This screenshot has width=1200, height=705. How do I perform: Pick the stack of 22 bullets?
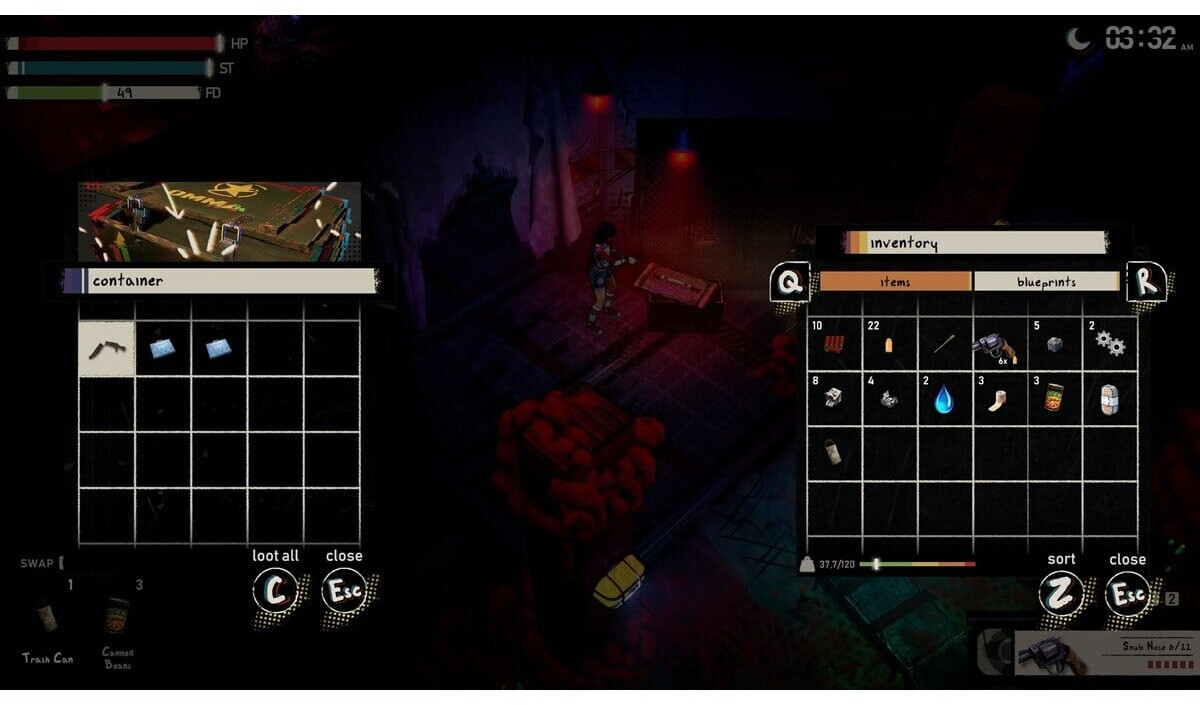[889, 346]
